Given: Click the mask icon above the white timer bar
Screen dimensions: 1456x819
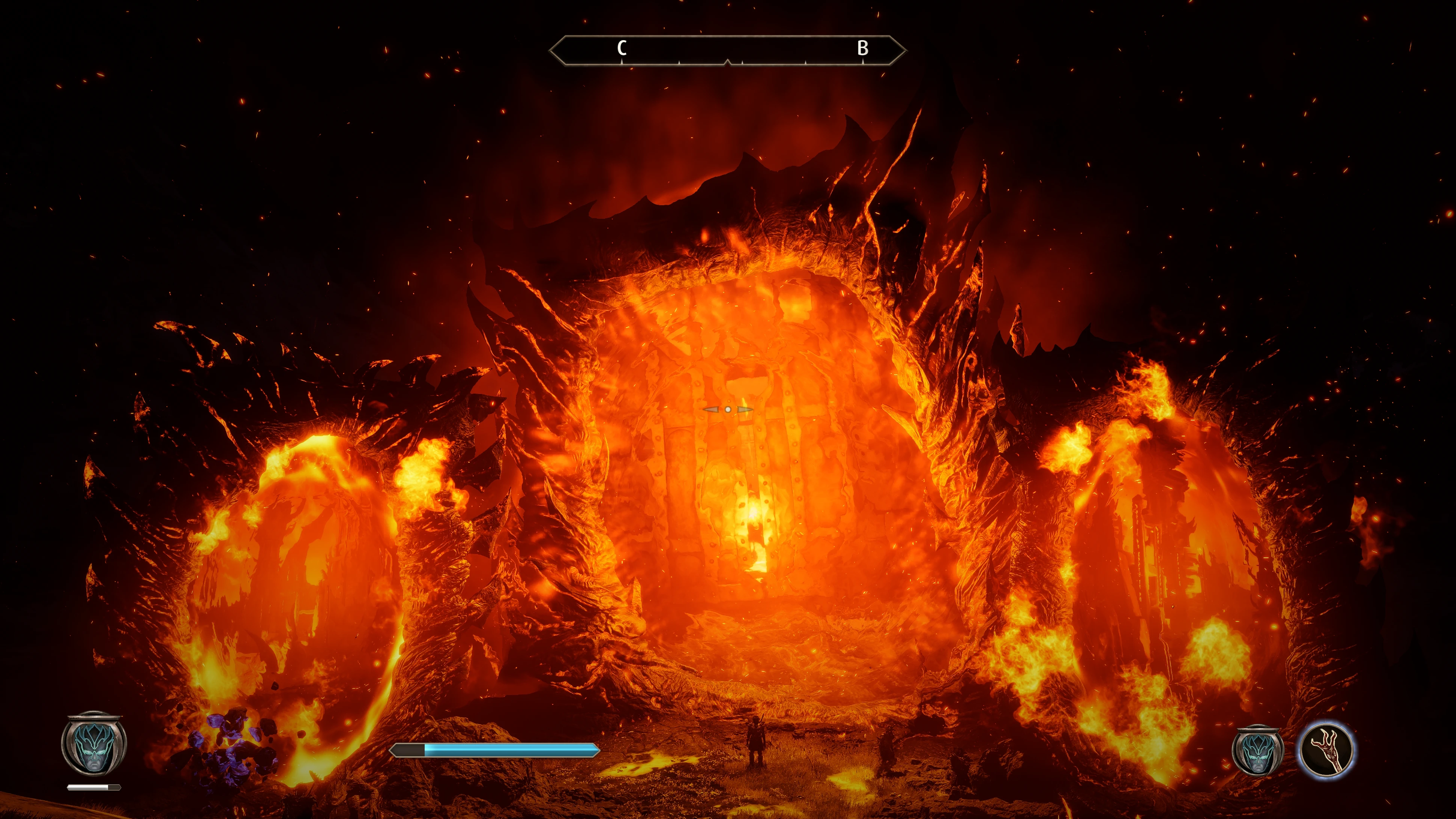Looking at the screenshot, I should (x=94, y=744).
